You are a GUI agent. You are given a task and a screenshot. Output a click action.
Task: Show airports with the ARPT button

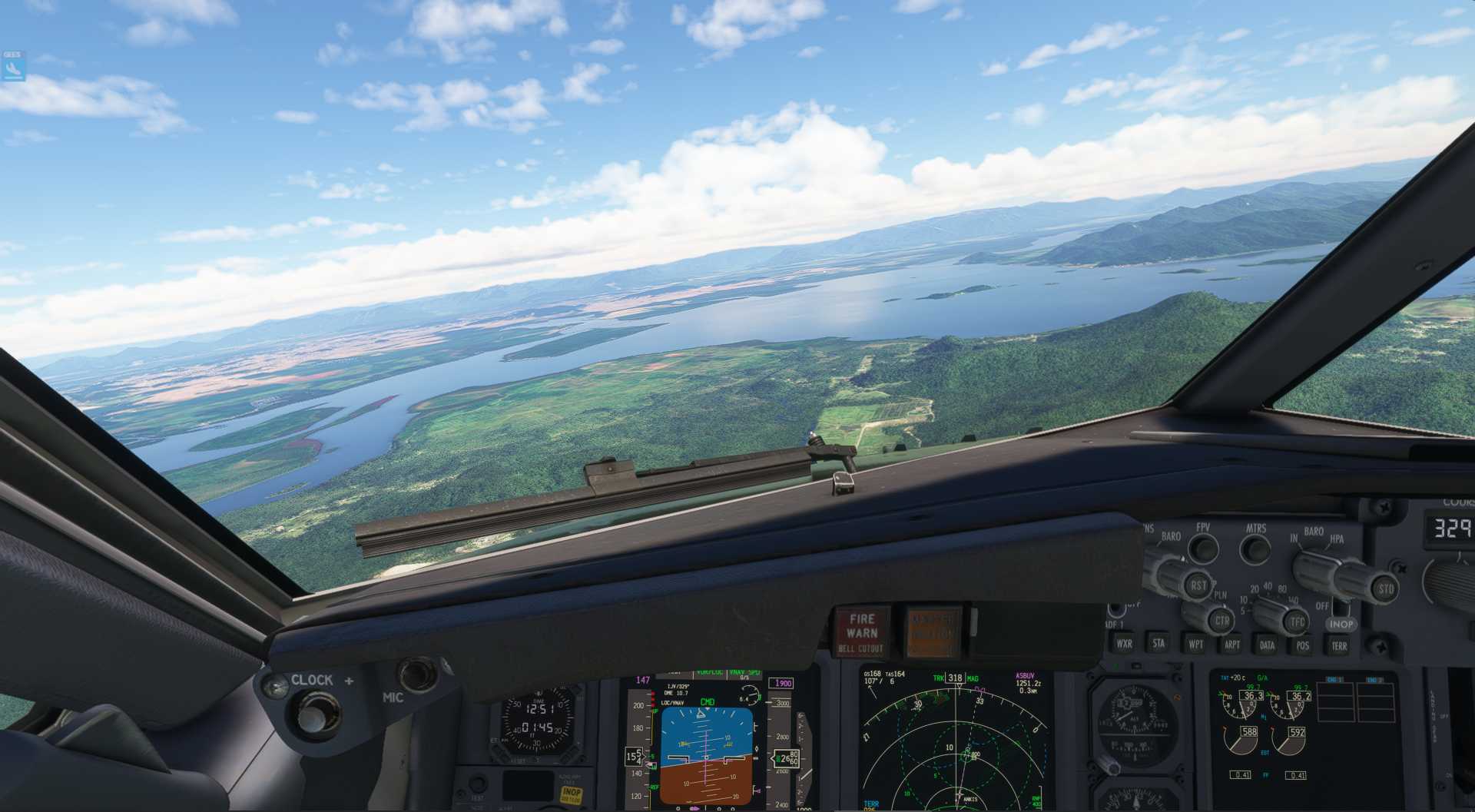click(x=1231, y=644)
